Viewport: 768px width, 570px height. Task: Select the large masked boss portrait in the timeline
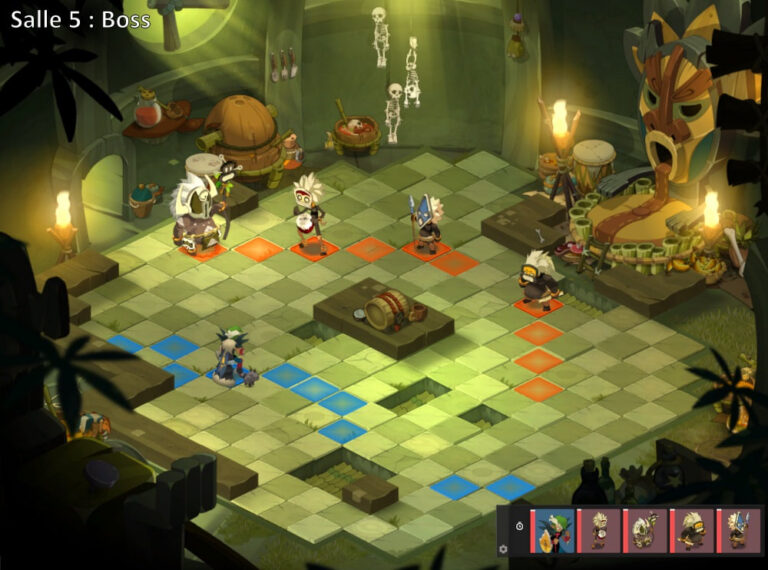pos(646,530)
